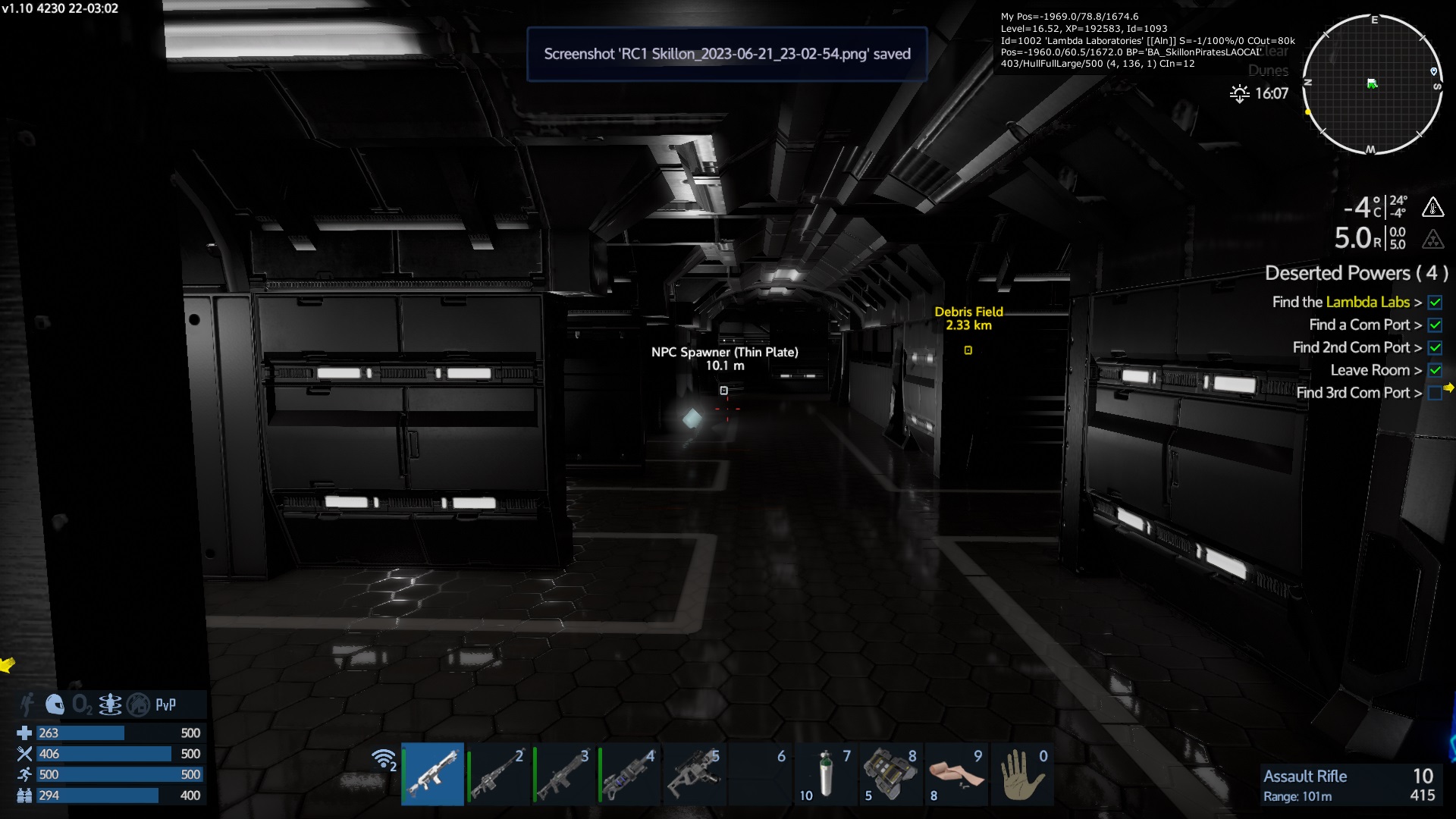The height and width of the screenshot is (819, 1456).
Task: Choose the compact gun in slot 5
Action: click(693, 773)
